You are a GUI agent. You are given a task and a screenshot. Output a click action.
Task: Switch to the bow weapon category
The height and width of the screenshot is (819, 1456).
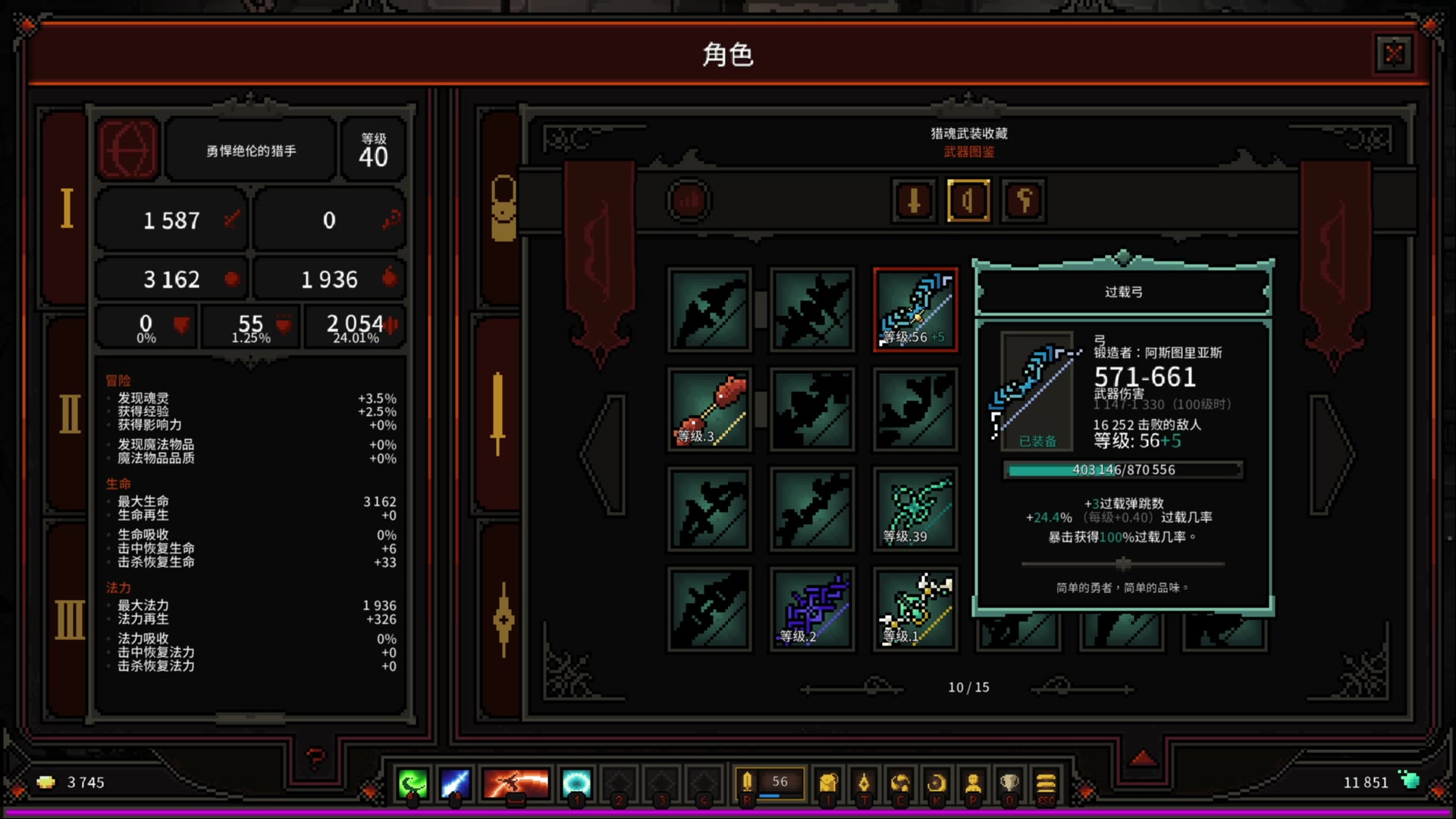[x=968, y=201]
